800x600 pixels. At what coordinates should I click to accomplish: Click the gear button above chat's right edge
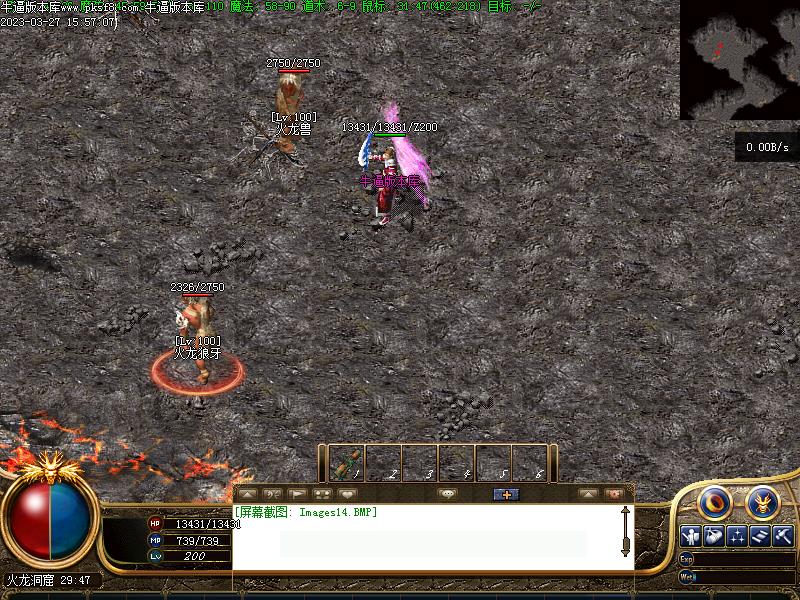[614, 494]
